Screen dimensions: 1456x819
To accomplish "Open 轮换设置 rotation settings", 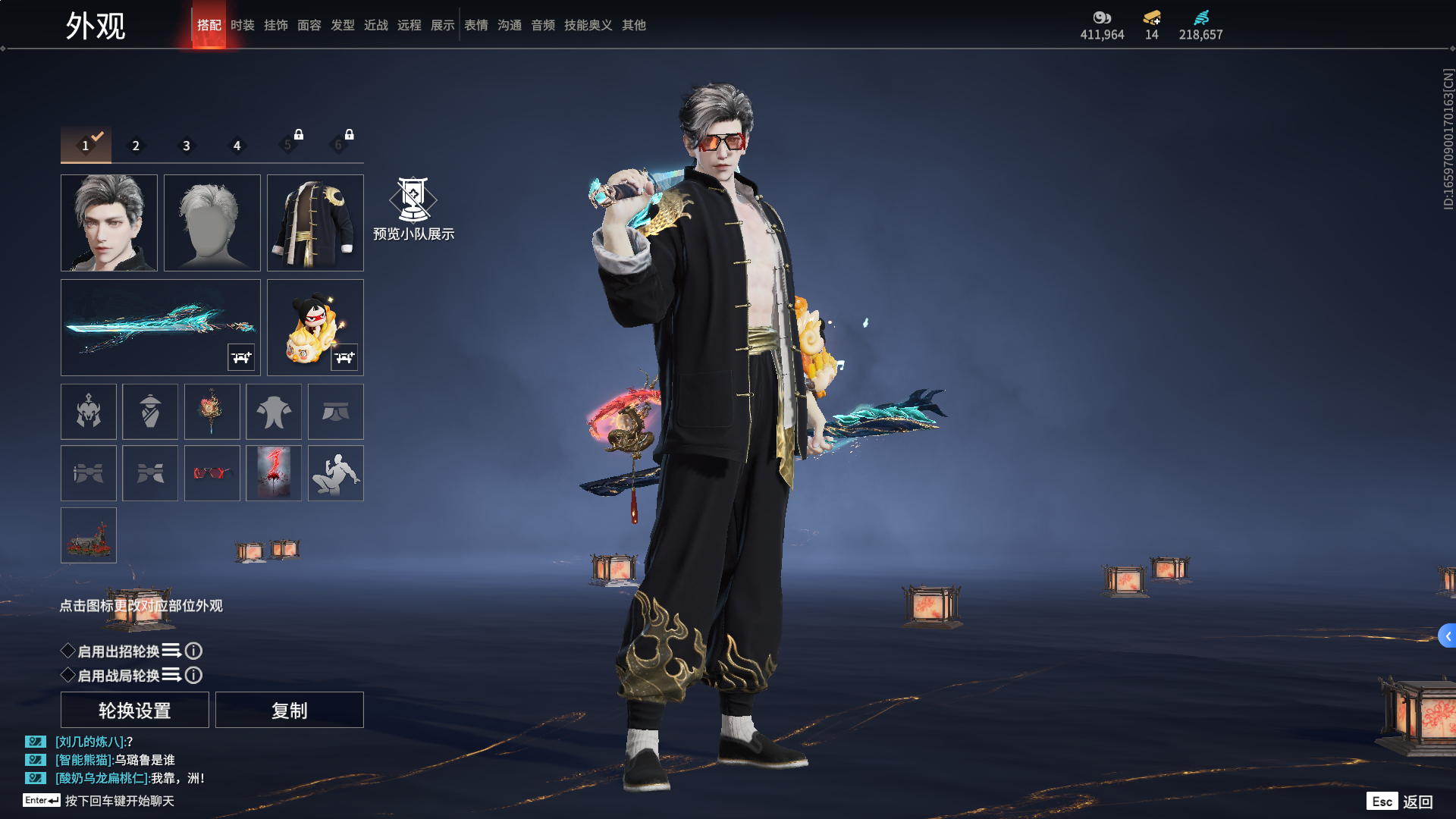I will point(135,710).
